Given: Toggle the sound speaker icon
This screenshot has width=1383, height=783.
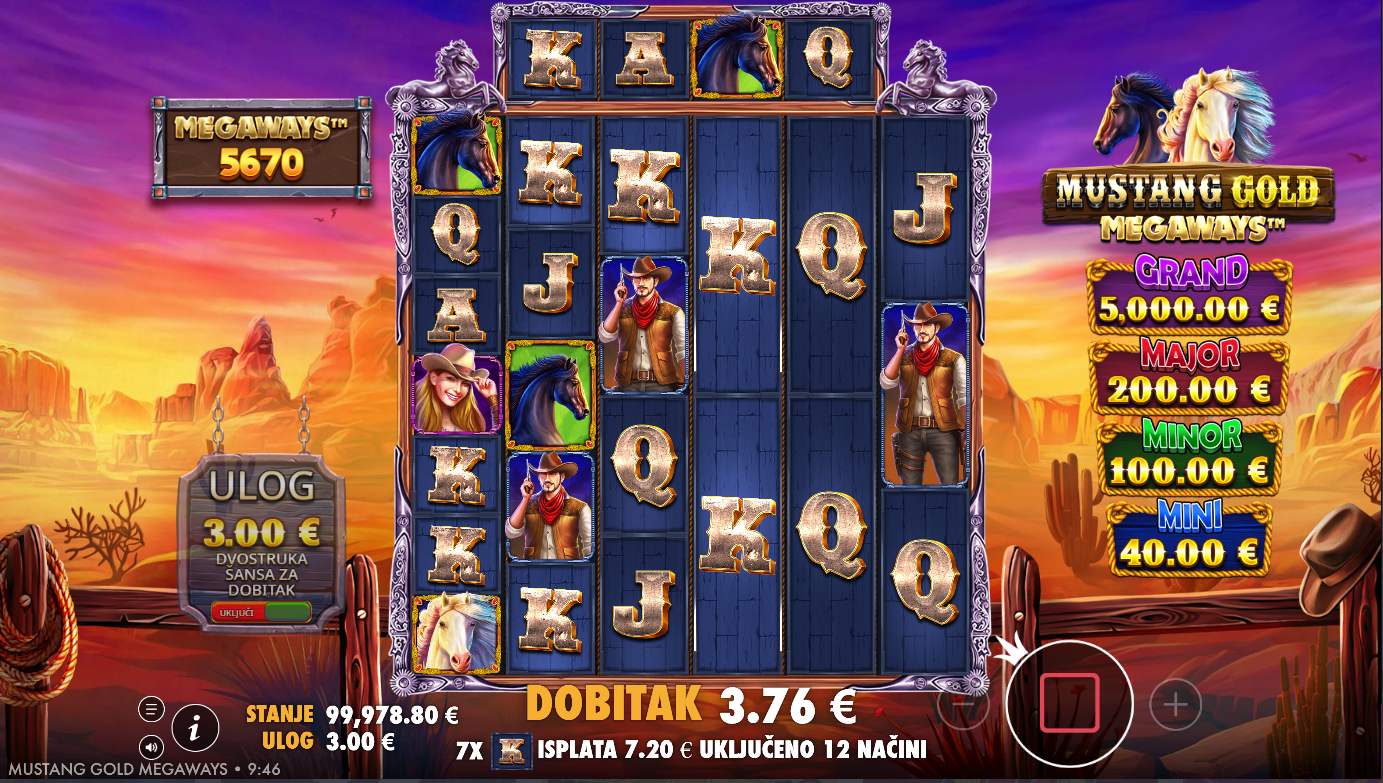Looking at the screenshot, I should pos(151,746).
